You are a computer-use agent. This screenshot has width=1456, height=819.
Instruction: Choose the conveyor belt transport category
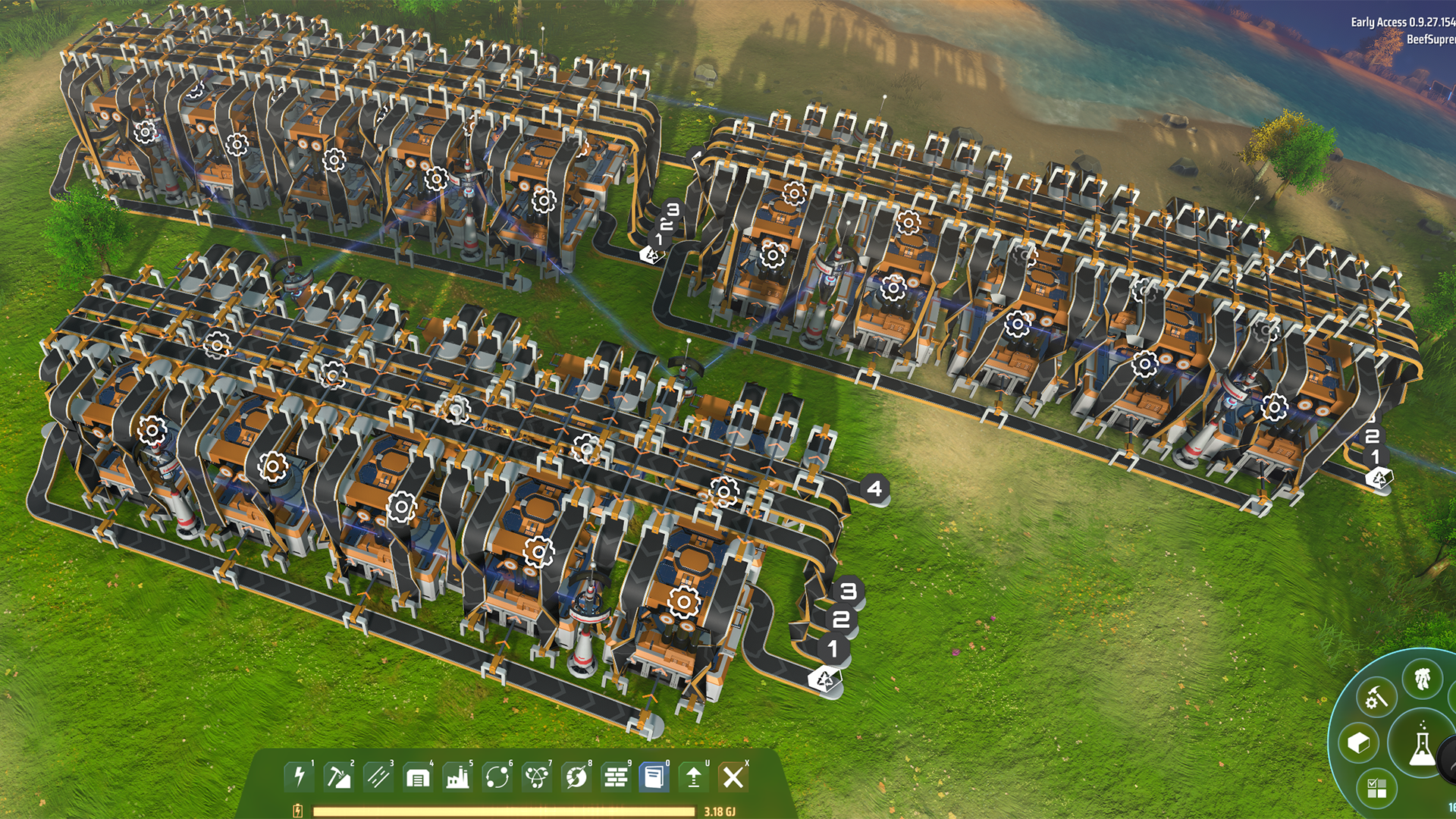pos(378,777)
